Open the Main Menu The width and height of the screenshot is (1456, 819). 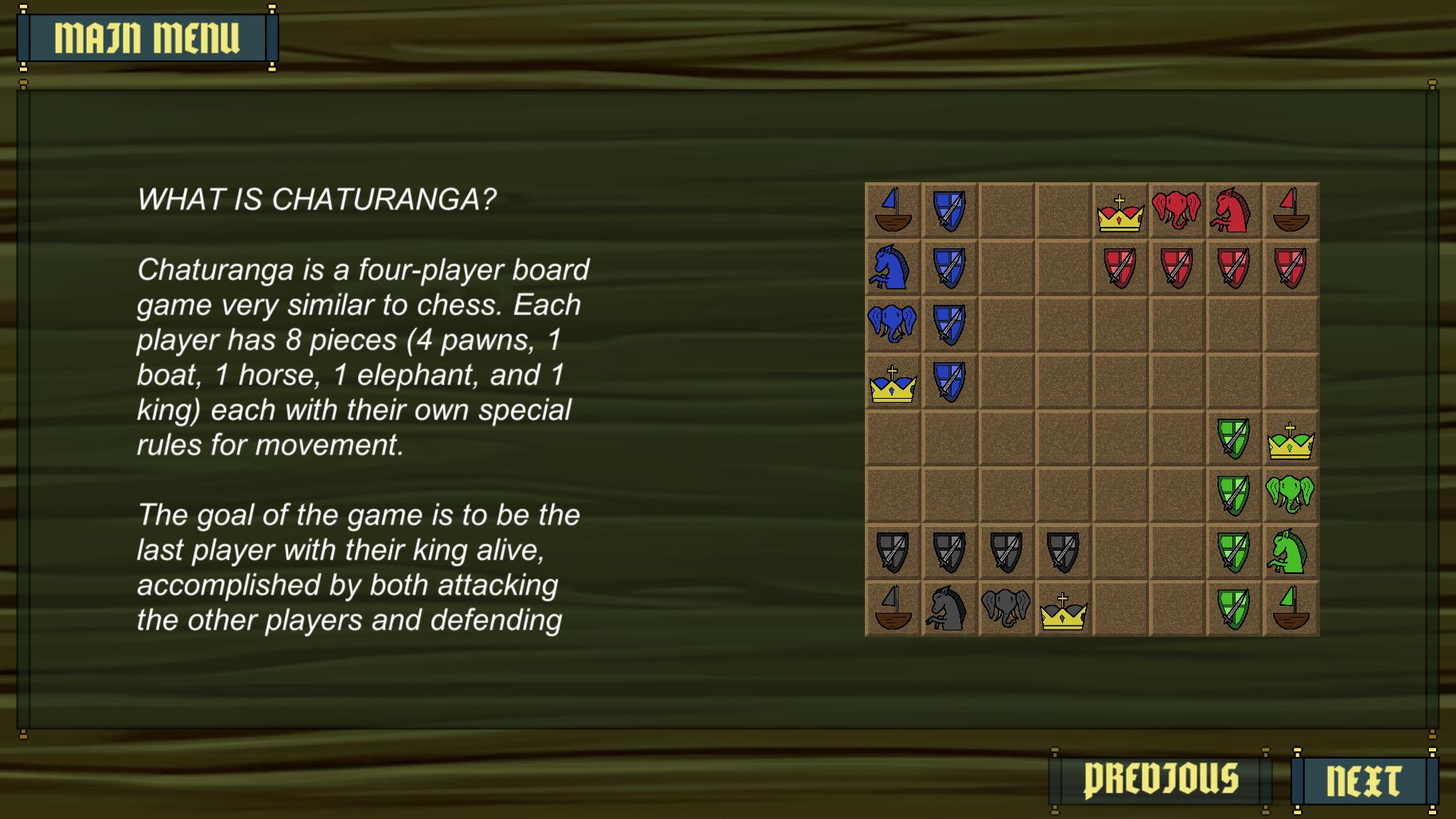click(x=147, y=36)
